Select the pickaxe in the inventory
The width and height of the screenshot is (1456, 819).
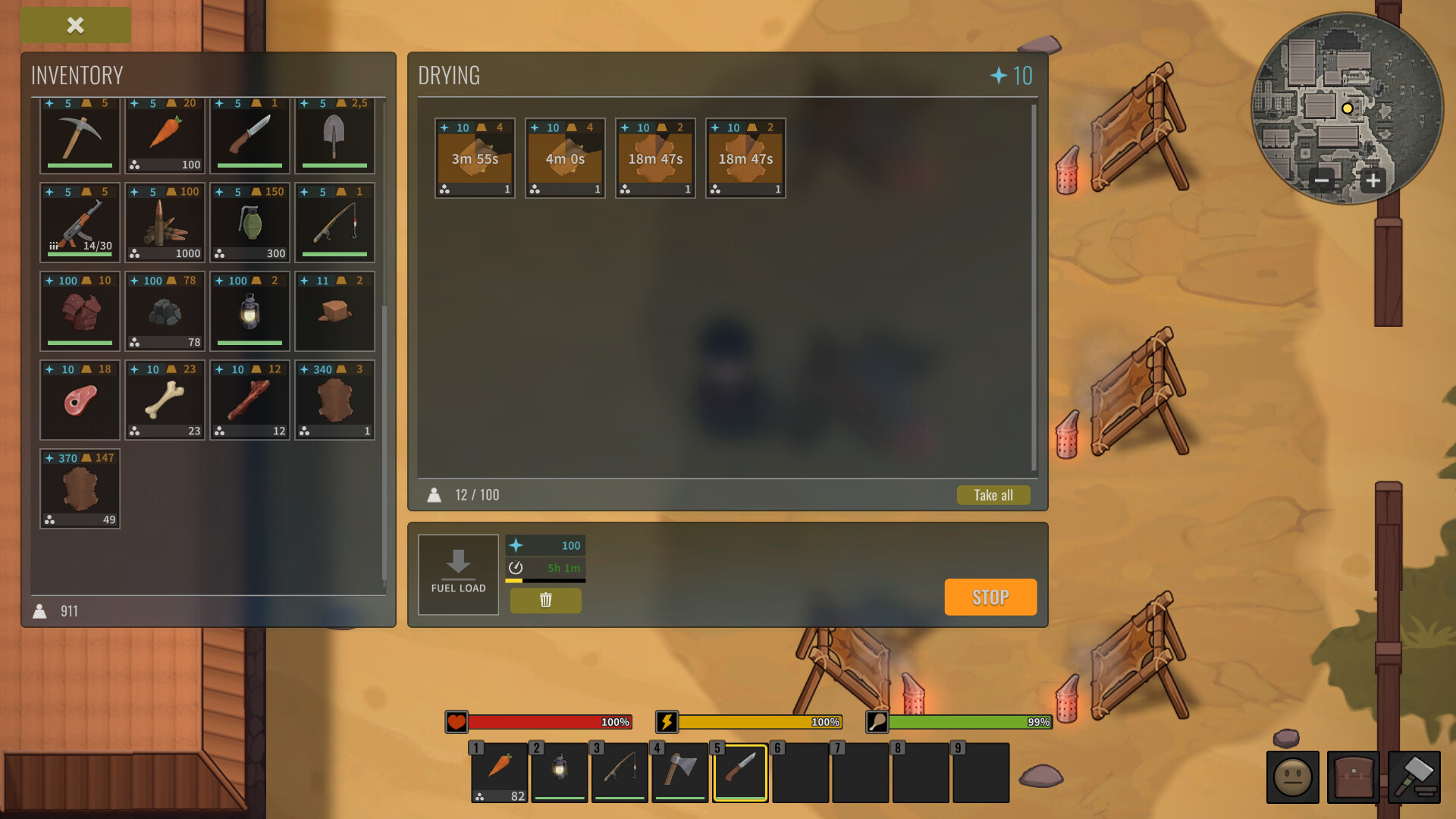coord(79,136)
